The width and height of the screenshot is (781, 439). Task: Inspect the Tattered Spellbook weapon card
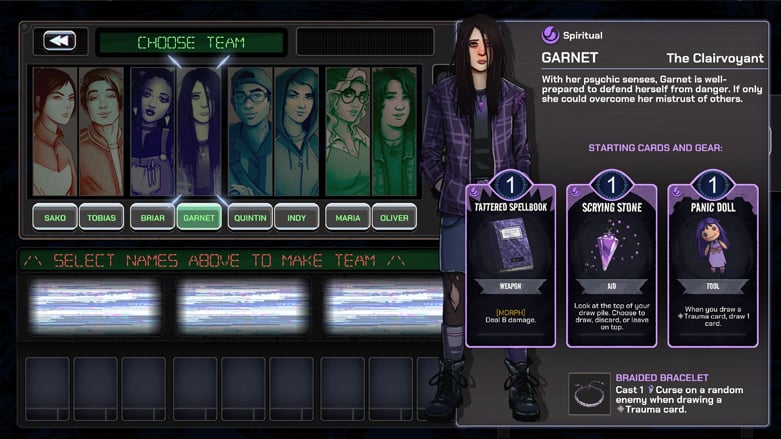point(510,262)
